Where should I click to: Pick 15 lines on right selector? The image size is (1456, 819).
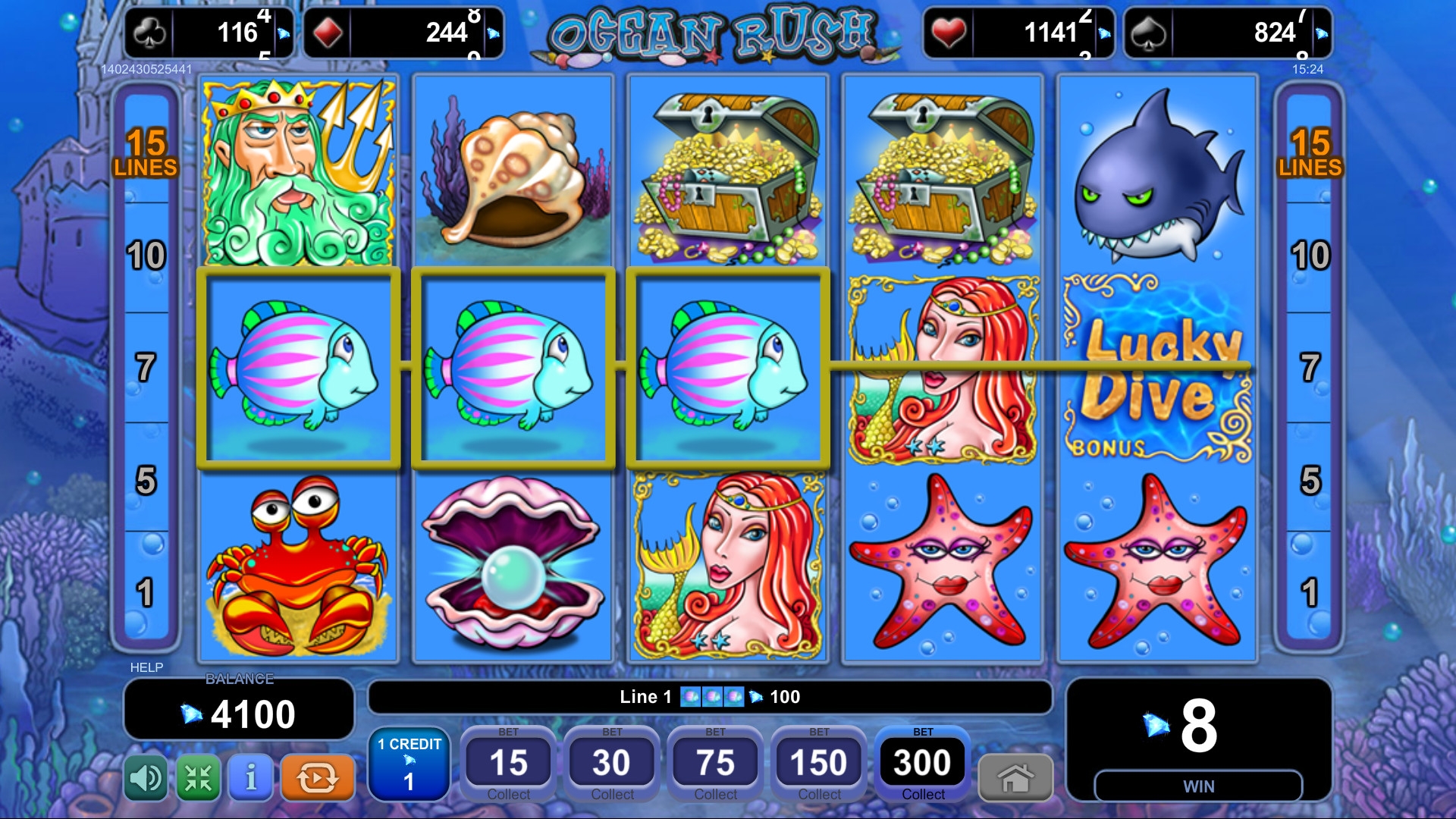coord(1310,152)
